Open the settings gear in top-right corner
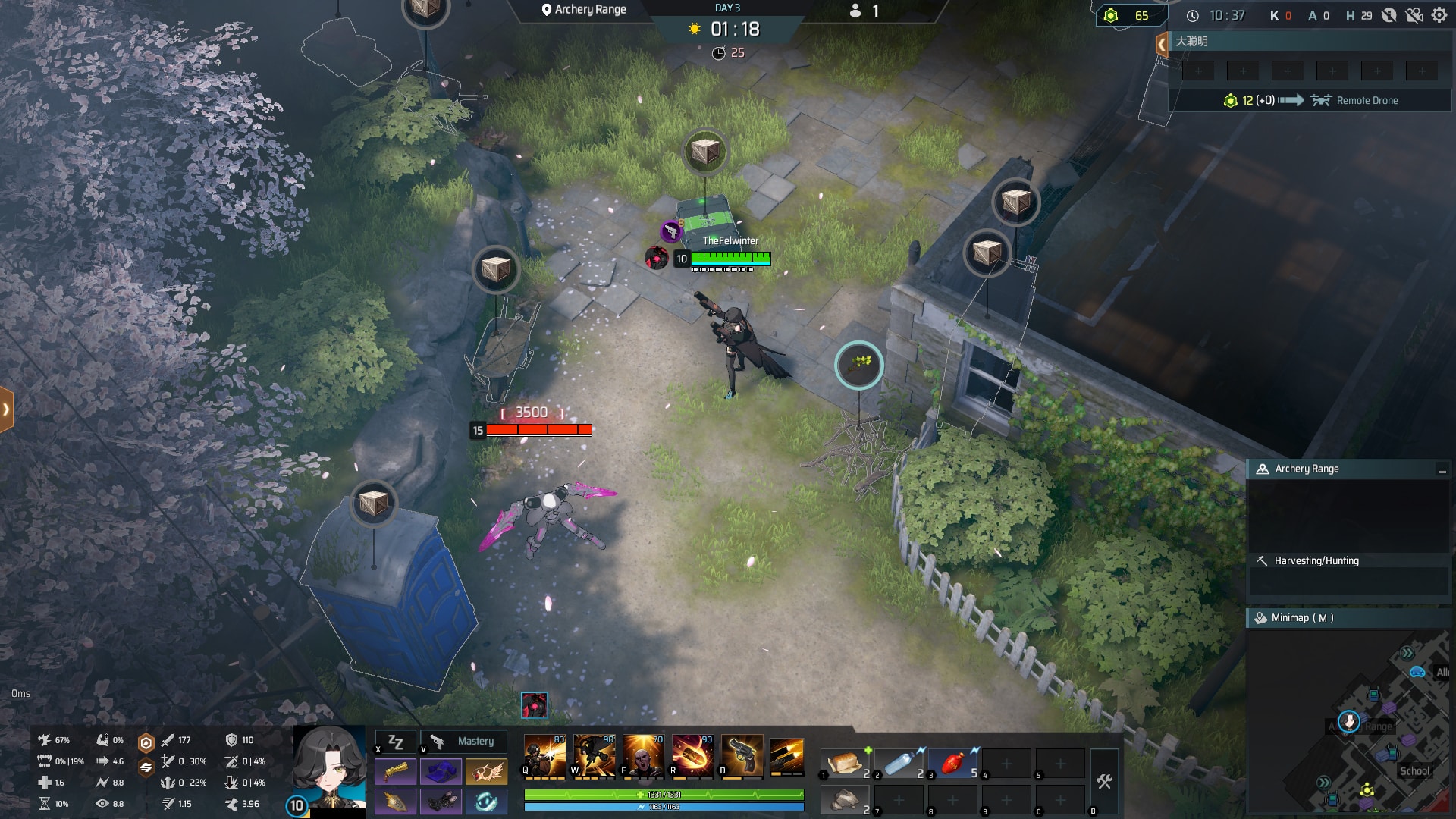1456x819 pixels. [1439, 14]
